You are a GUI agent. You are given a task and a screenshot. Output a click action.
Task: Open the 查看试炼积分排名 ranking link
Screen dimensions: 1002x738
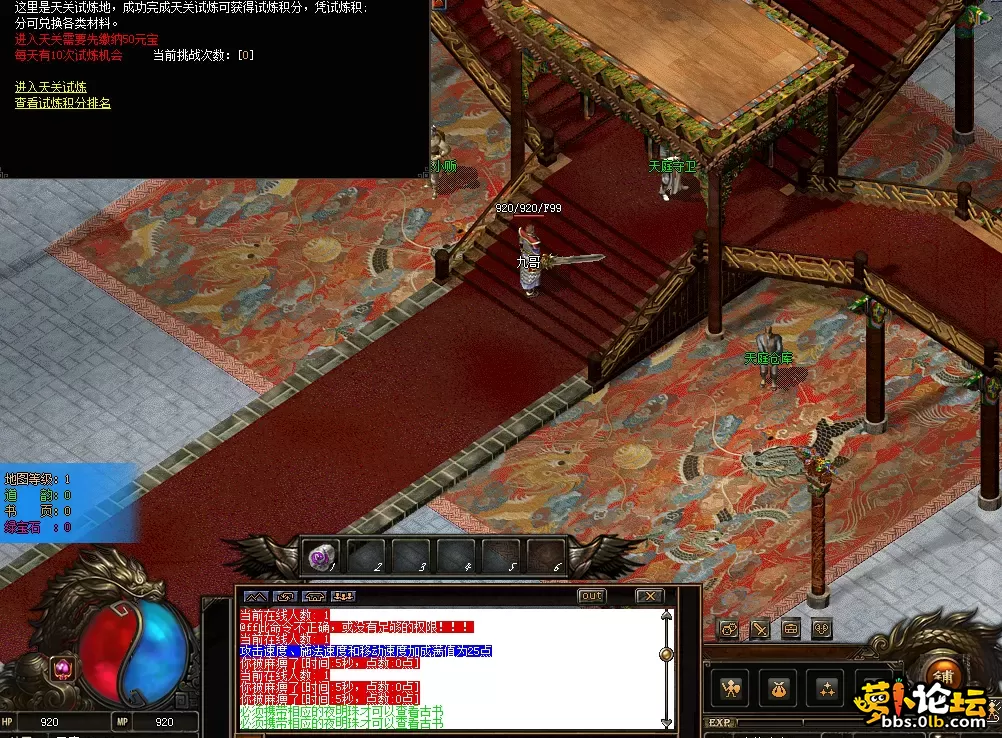tap(62, 103)
